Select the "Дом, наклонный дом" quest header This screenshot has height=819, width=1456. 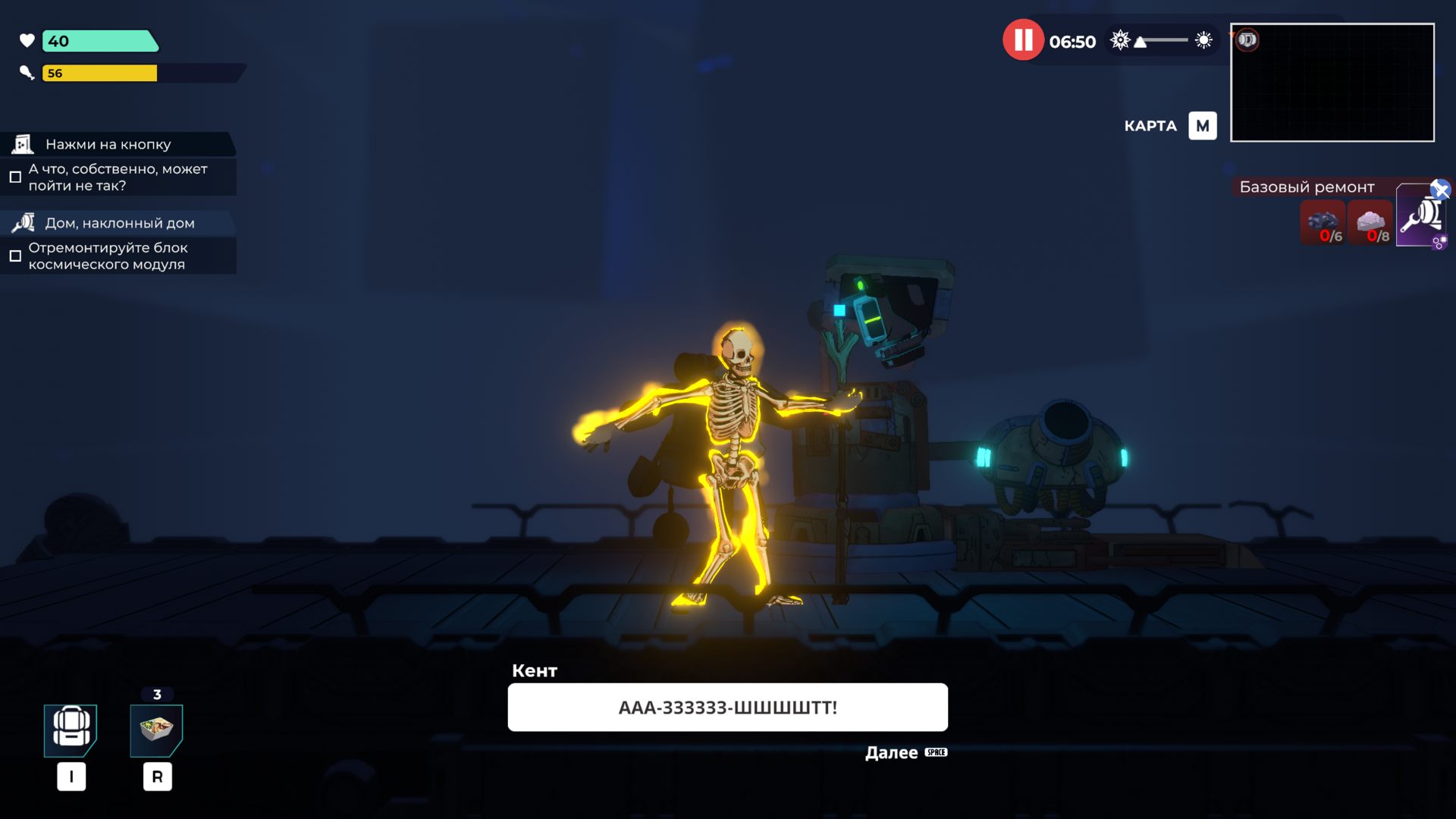118,223
